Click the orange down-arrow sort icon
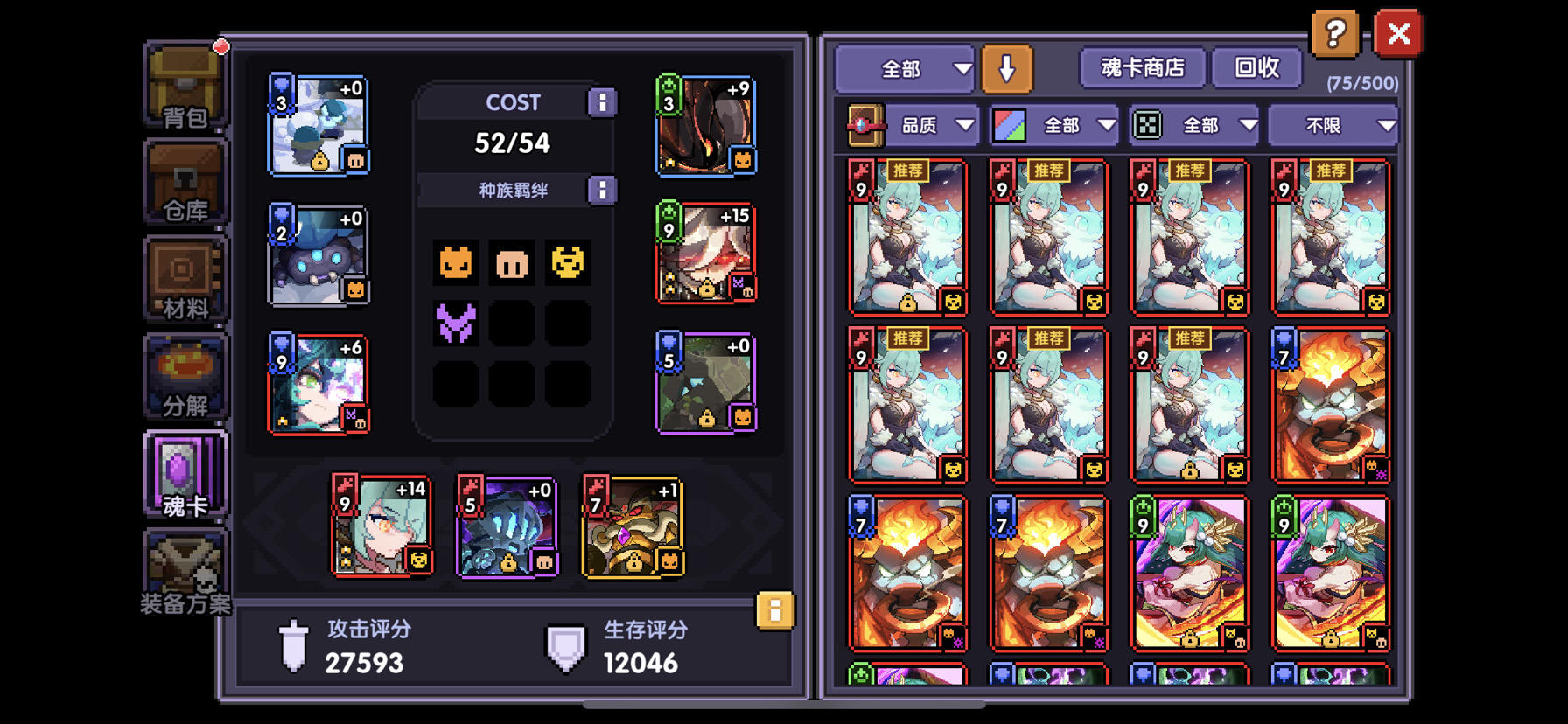The height and width of the screenshot is (724, 1568). click(1006, 66)
